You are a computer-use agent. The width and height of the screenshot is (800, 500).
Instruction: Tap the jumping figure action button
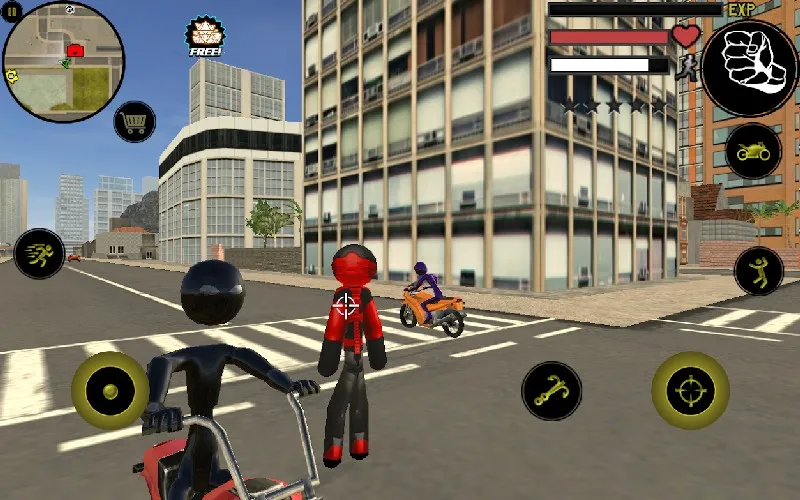[759, 270]
